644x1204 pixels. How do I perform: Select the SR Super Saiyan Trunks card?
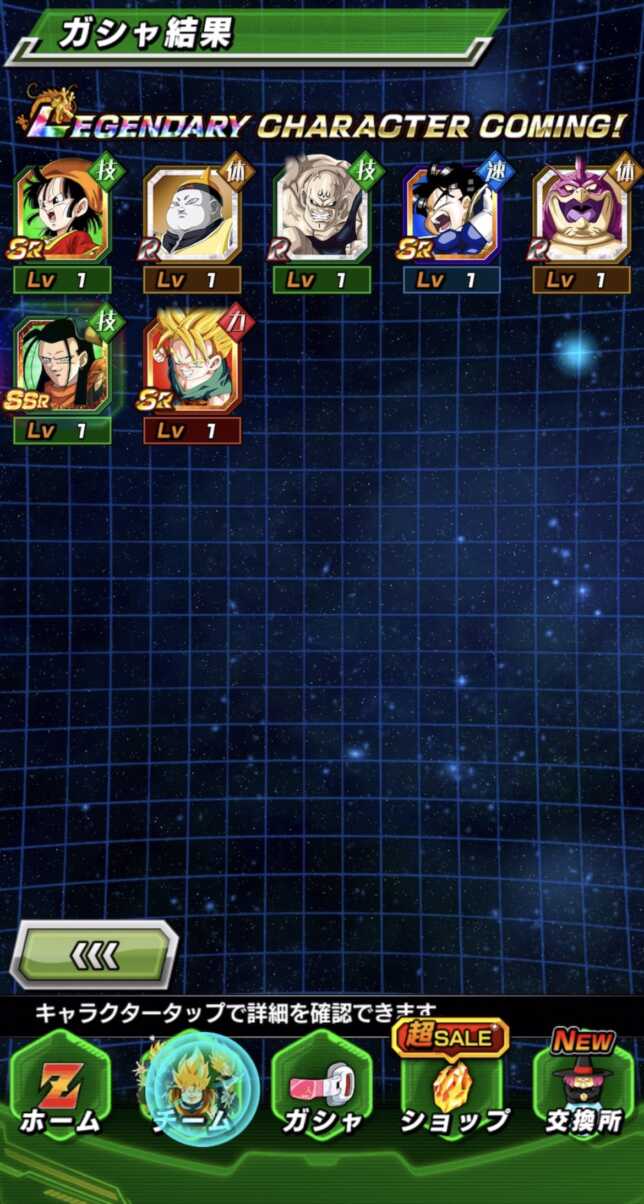tap(192, 365)
